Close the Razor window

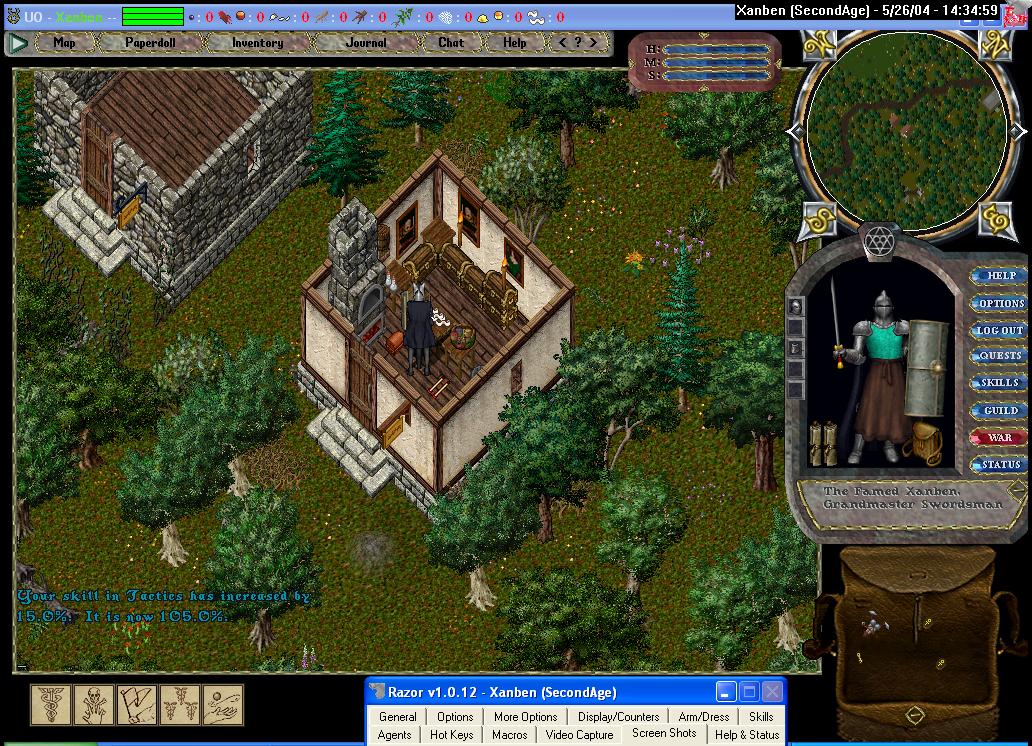[772, 692]
